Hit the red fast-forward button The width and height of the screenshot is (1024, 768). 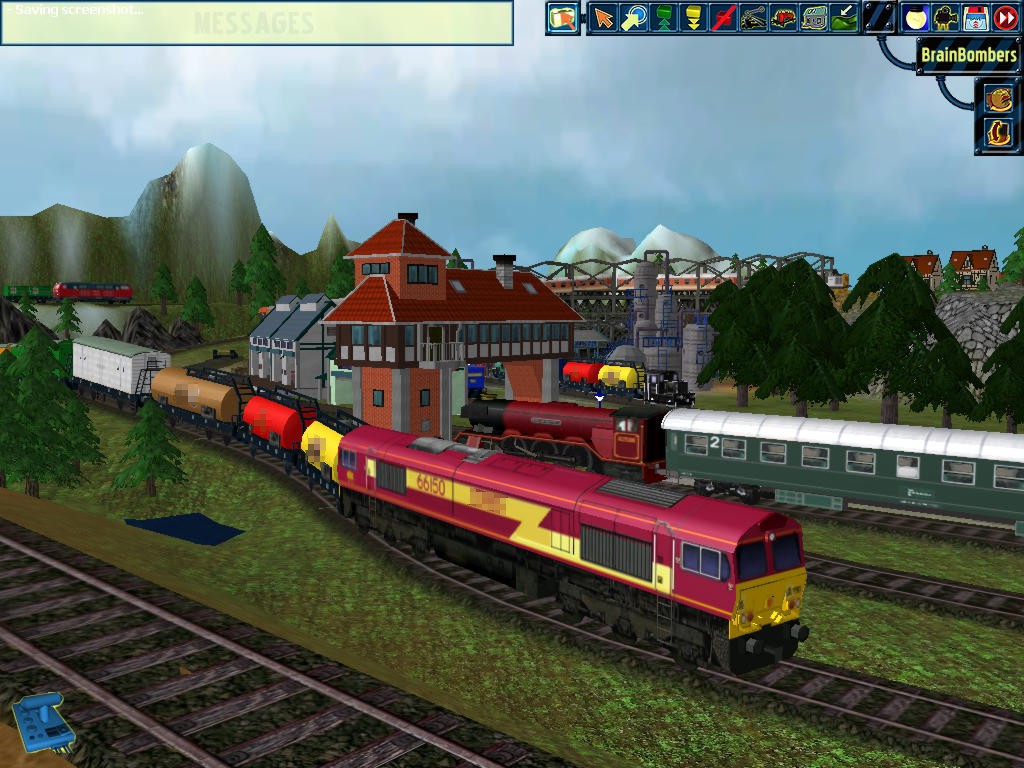click(x=1005, y=18)
